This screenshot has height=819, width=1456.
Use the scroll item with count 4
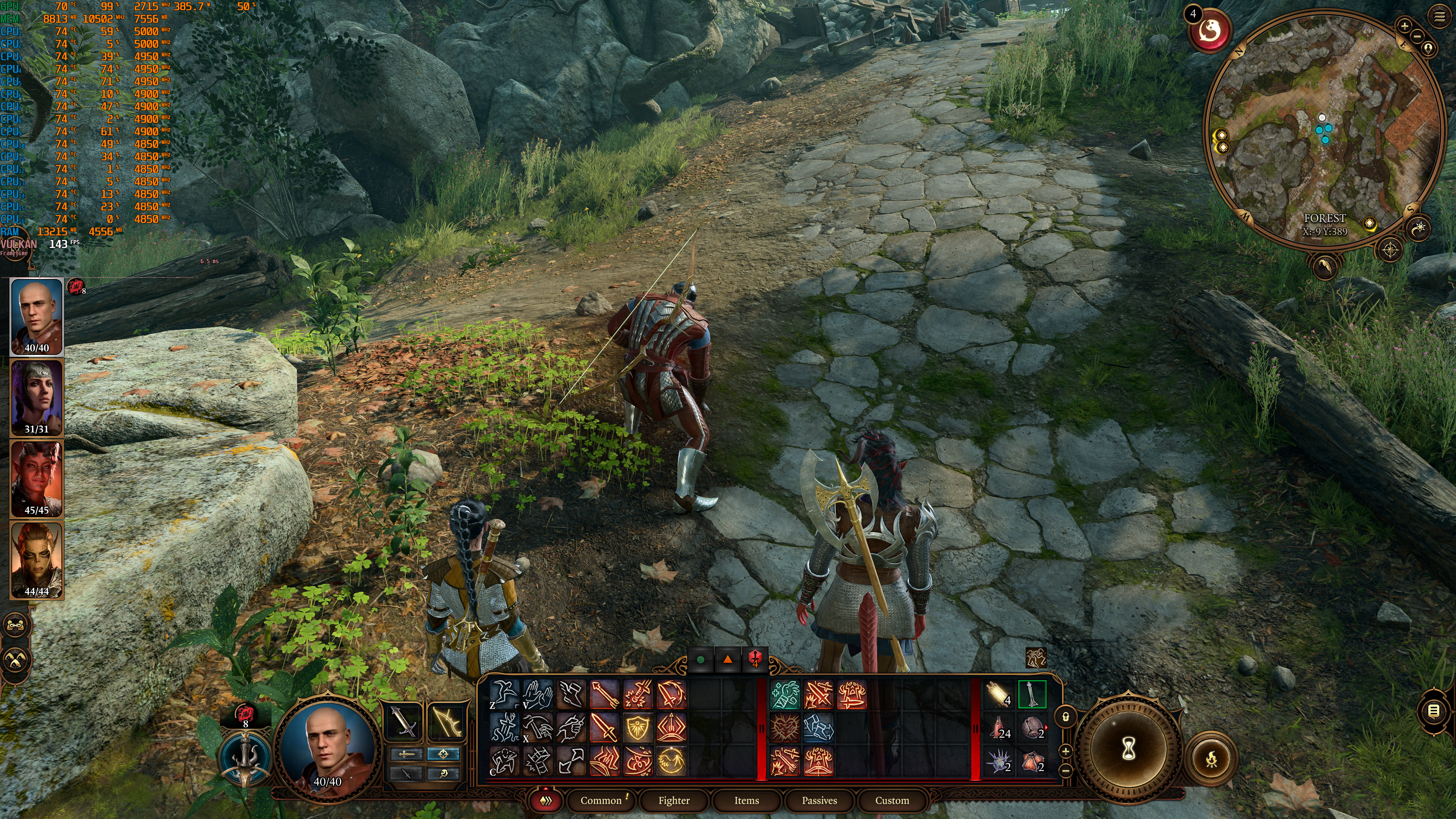point(999,695)
